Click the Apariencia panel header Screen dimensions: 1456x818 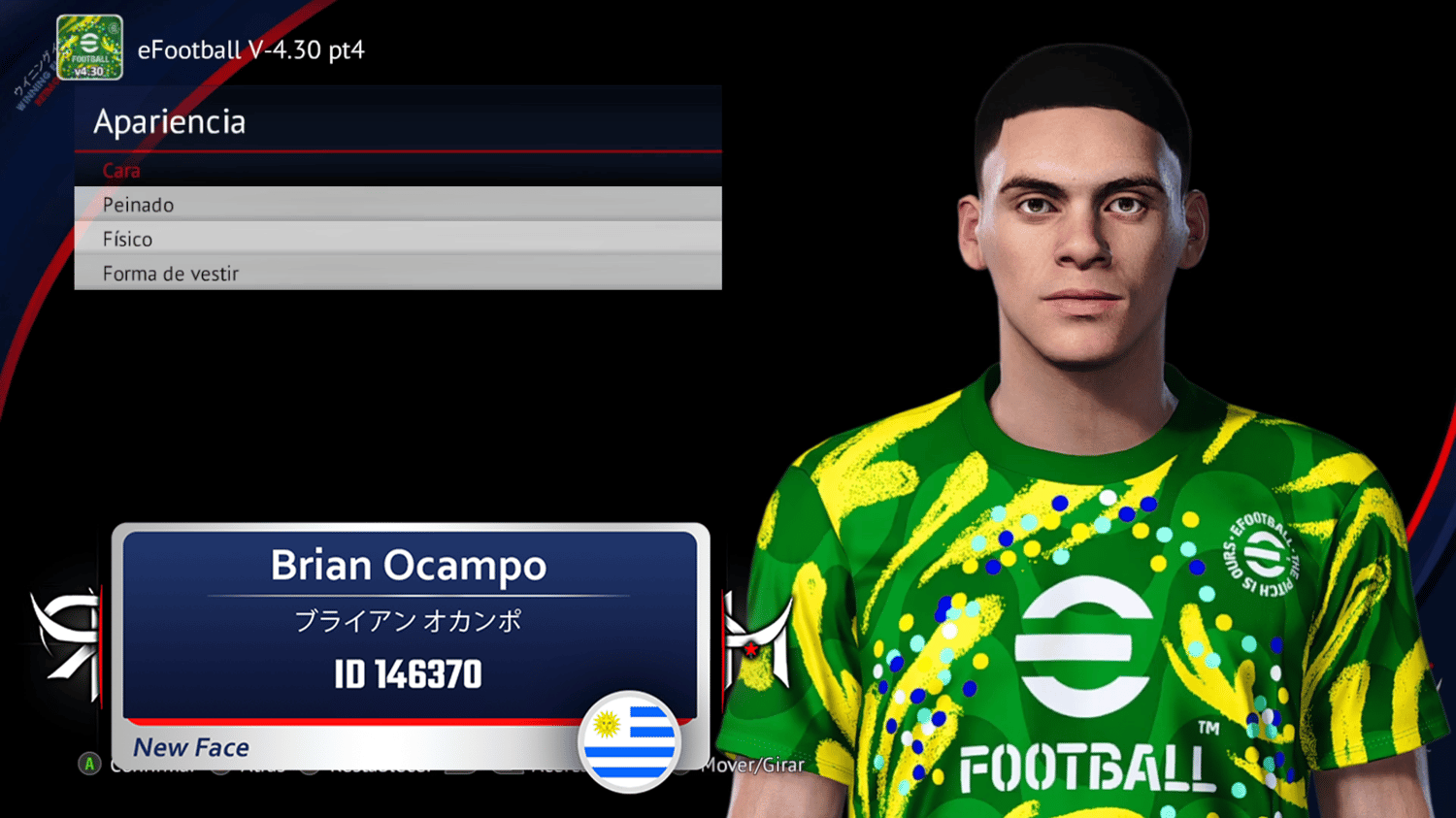click(x=168, y=121)
